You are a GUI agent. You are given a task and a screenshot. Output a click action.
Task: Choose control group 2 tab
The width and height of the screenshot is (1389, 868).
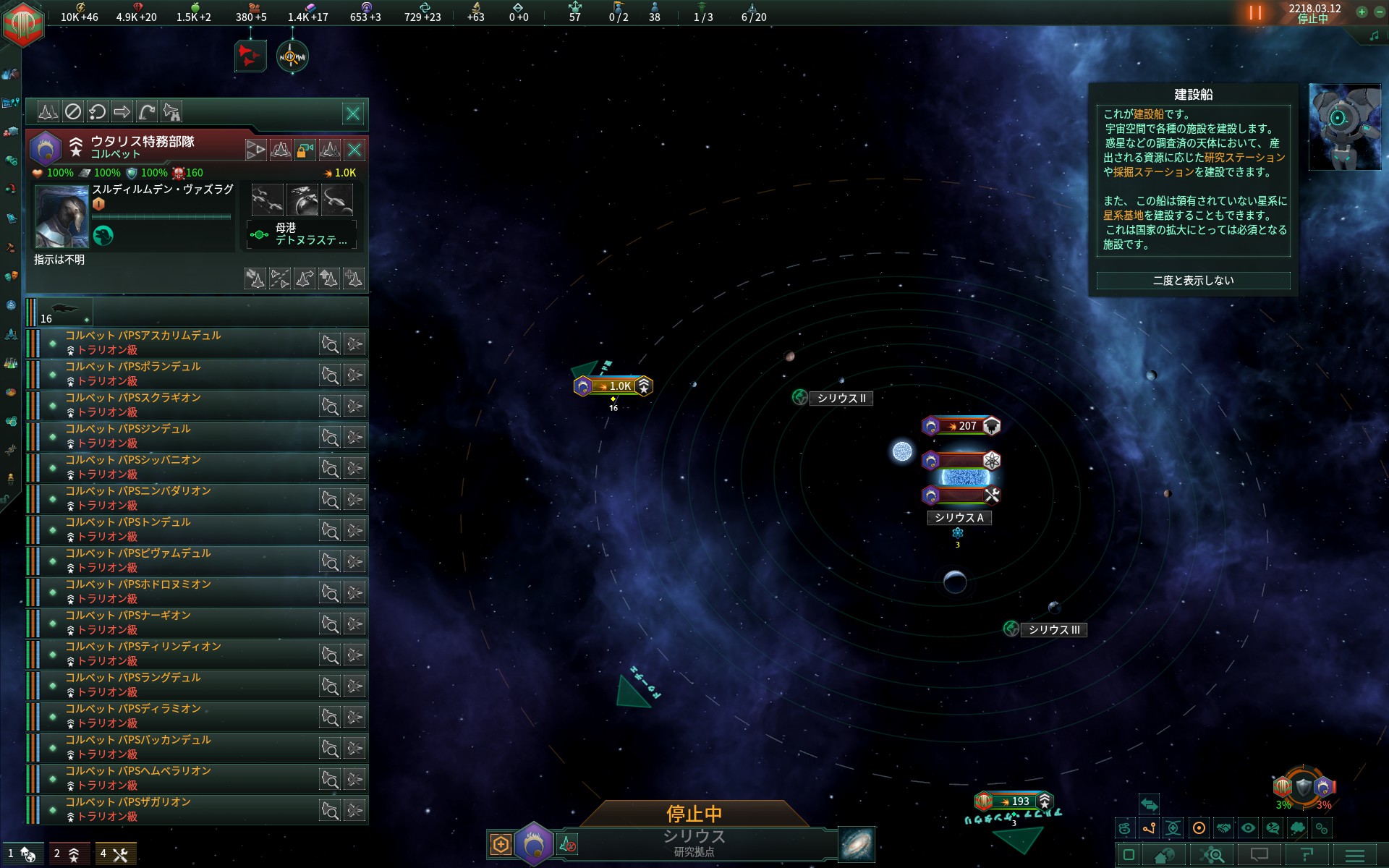coord(68,854)
